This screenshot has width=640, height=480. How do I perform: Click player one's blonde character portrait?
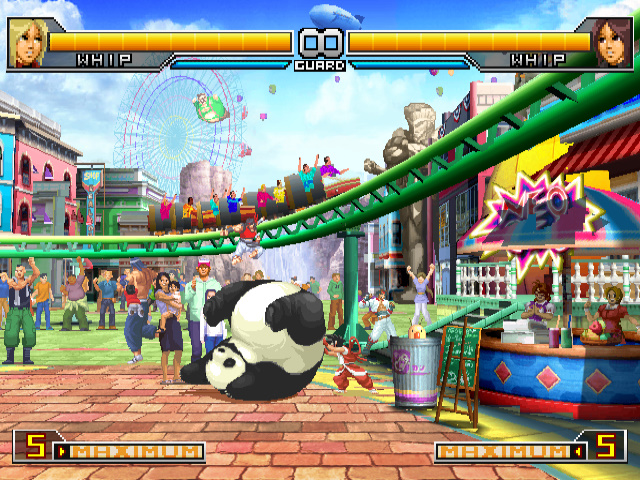(x=27, y=42)
